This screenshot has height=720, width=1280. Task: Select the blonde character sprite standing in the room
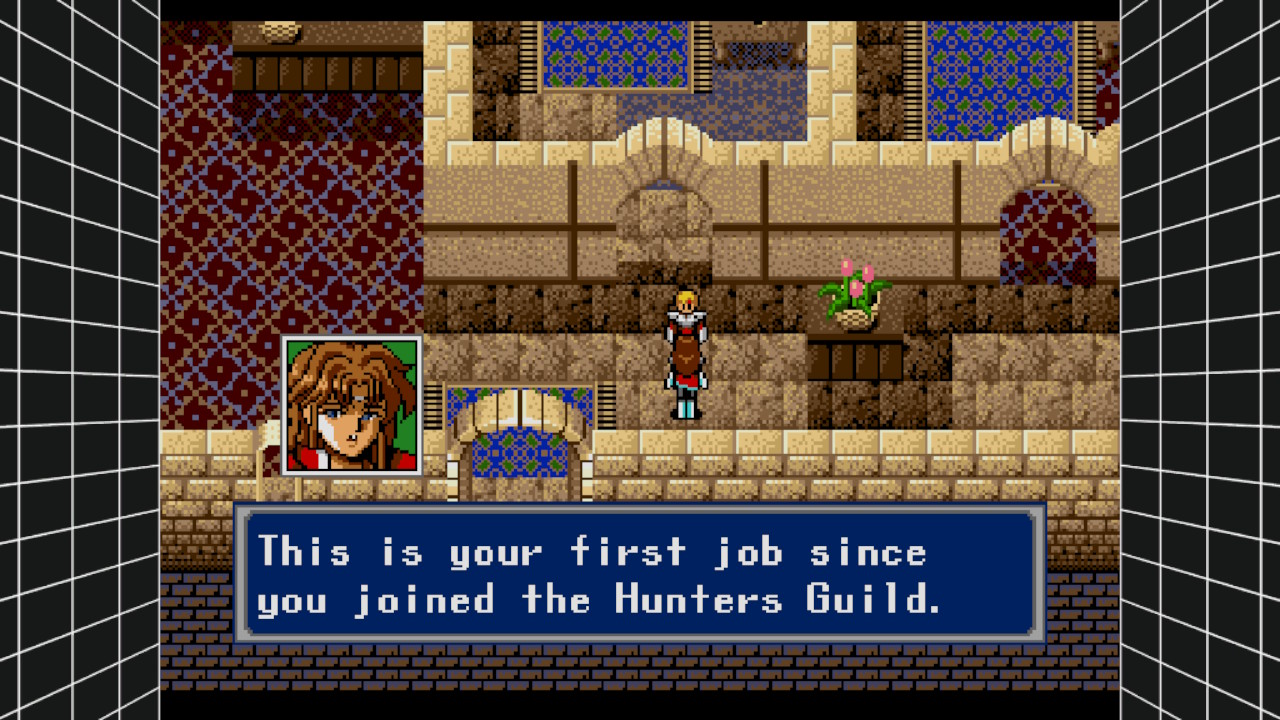(685, 350)
